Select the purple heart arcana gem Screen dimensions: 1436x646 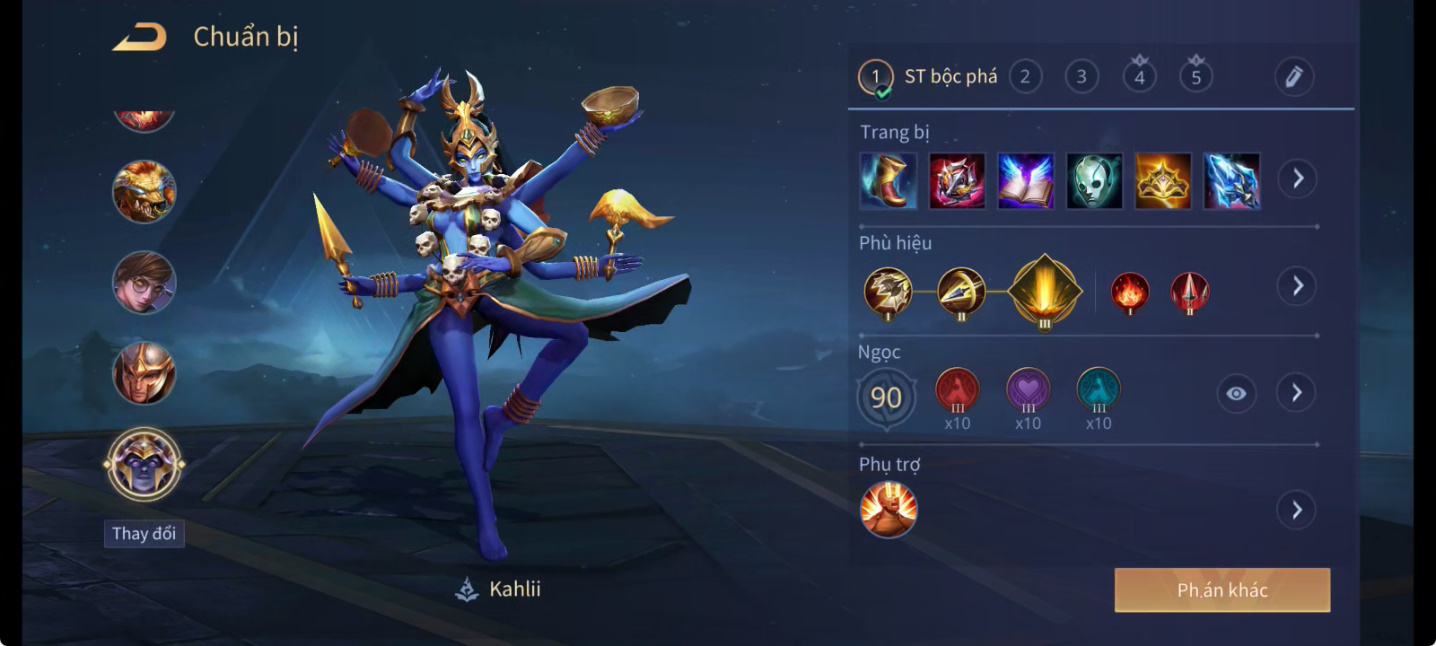tap(1028, 390)
